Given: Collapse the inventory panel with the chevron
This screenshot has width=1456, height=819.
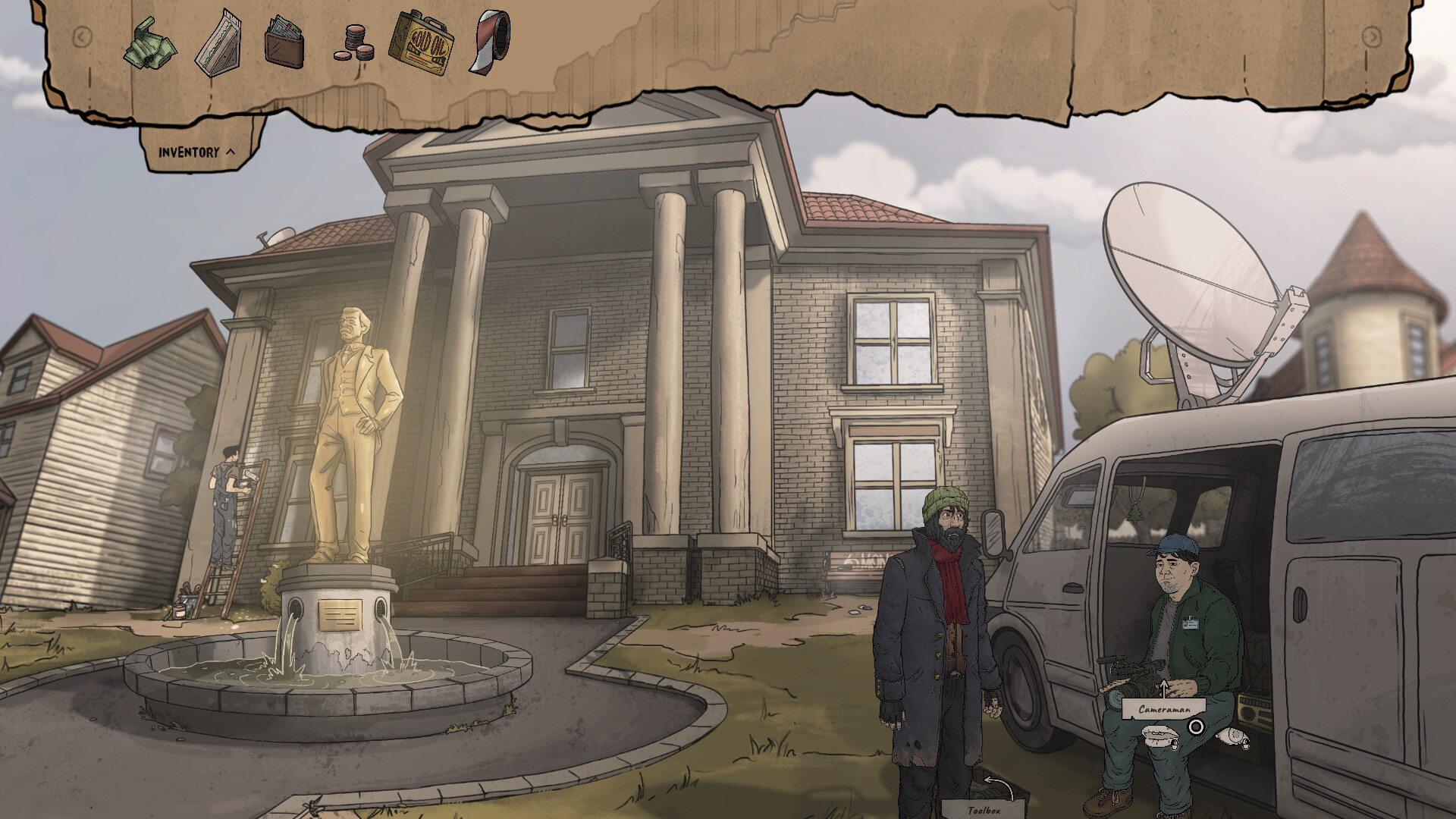Looking at the screenshot, I should 231,150.
